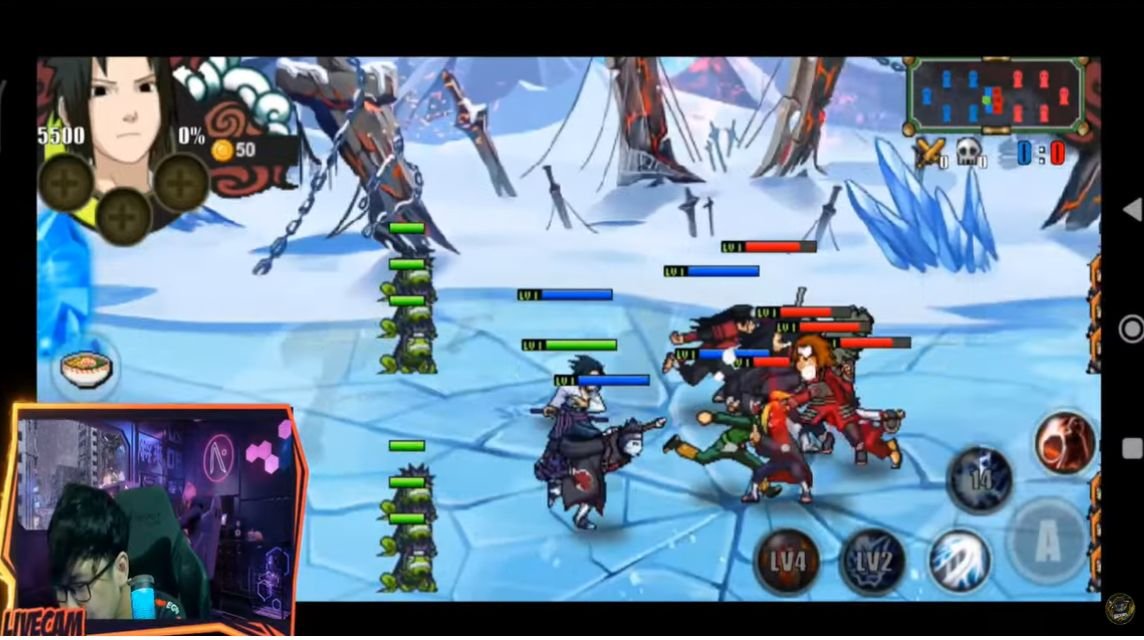This screenshot has height=640, width=1144.
Task: Activate the LV2 locked skill
Action: pos(872,561)
